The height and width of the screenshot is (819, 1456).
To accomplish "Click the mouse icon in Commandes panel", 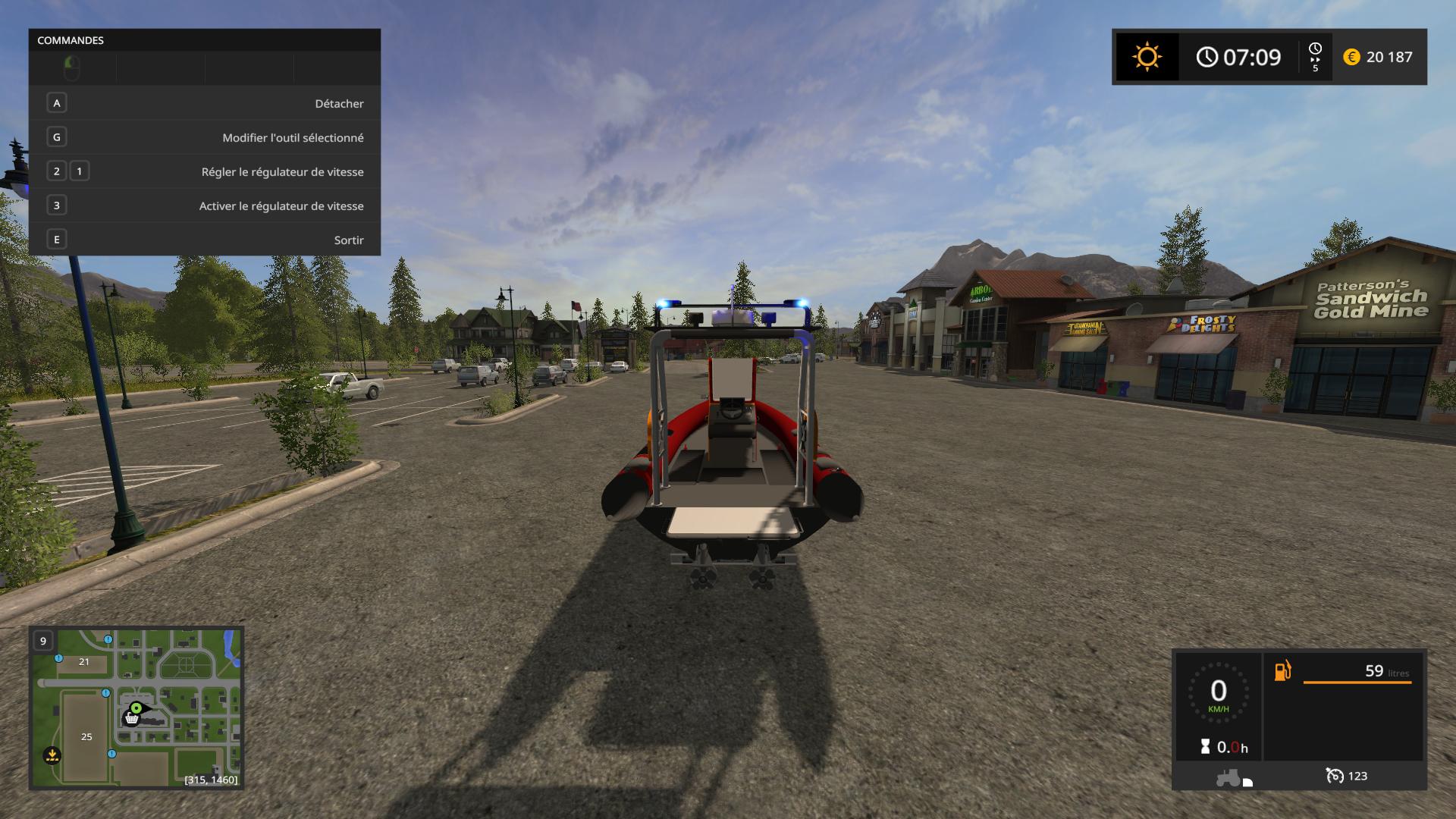I will click(72, 68).
